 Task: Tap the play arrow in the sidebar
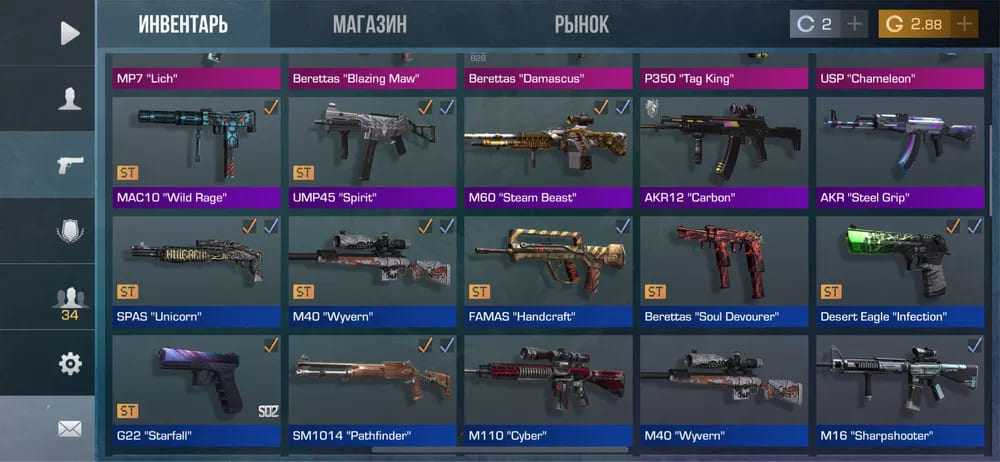click(x=69, y=33)
